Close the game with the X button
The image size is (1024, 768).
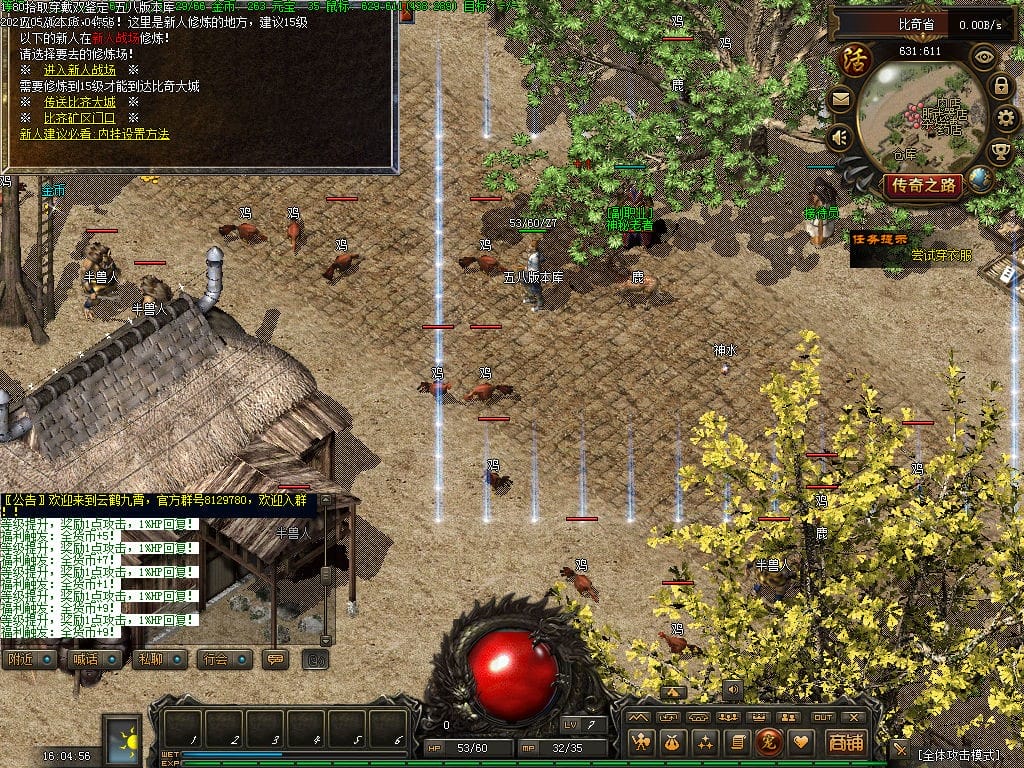[x=853, y=717]
